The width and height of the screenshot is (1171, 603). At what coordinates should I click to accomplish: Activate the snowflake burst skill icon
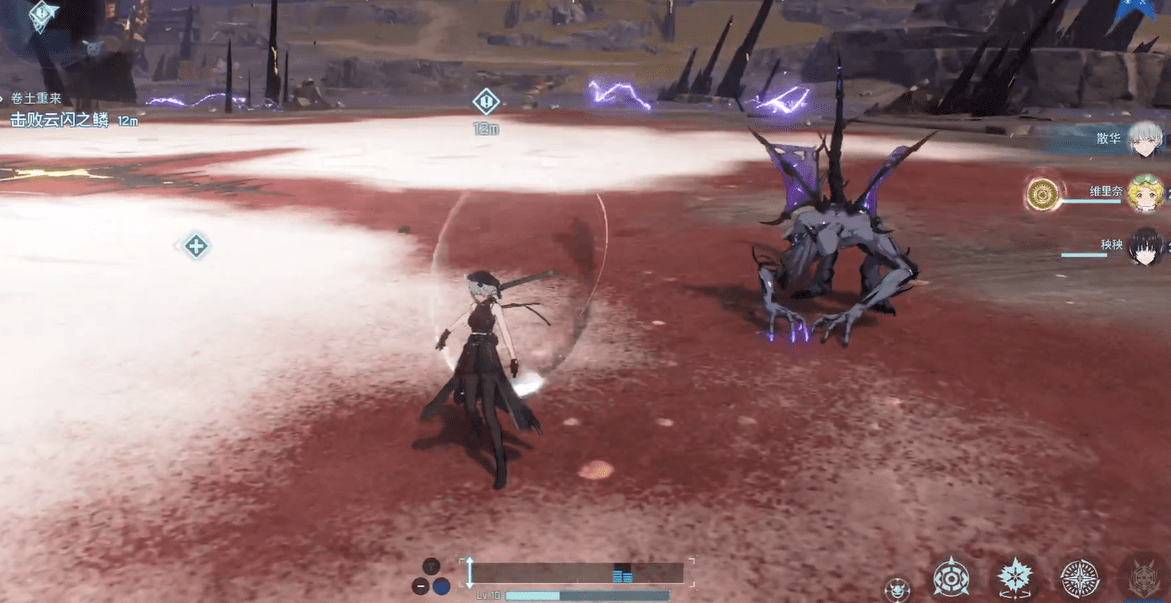pos(1015,578)
